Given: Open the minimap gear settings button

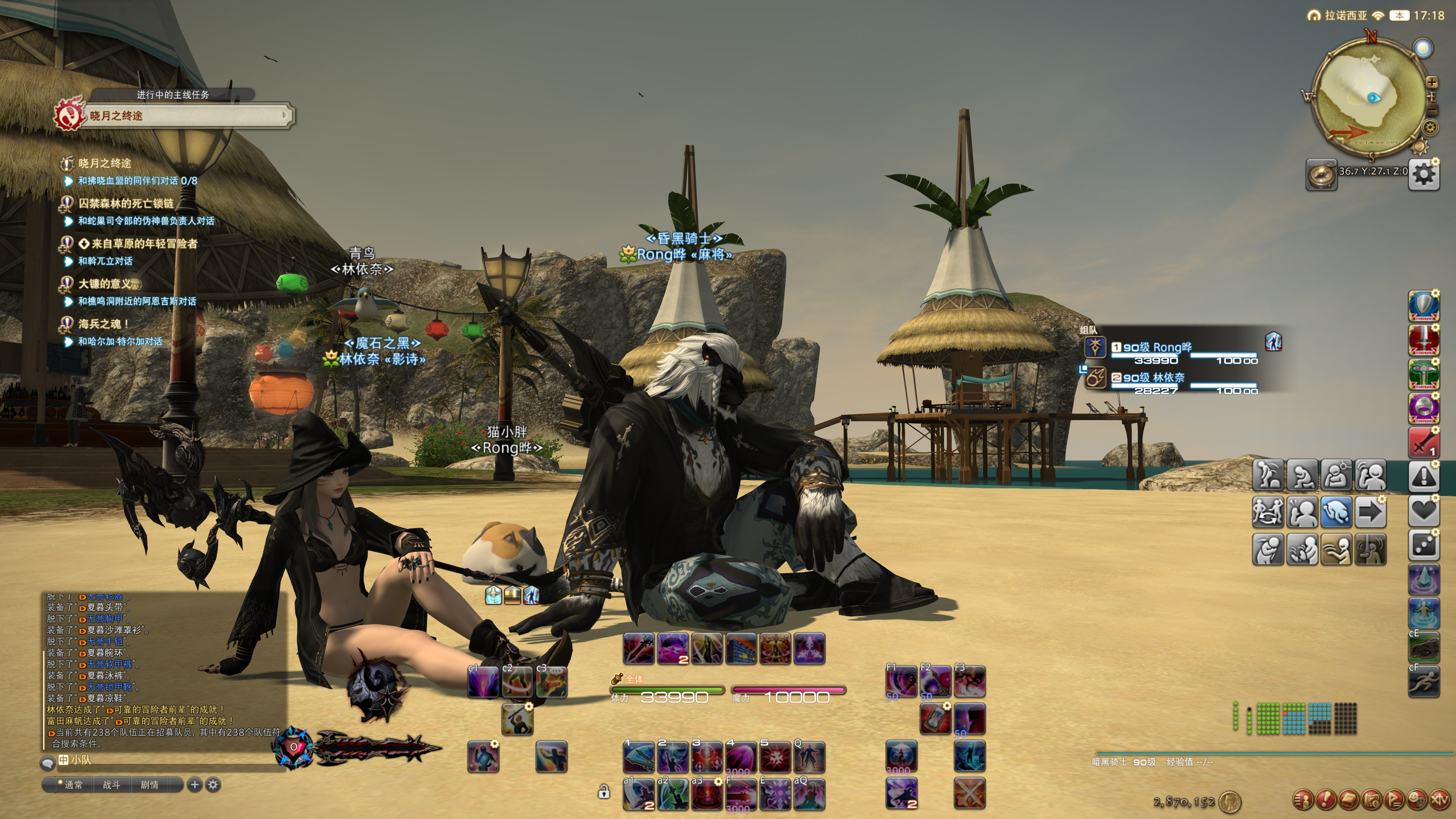Looking at the screenshot, I should click(1431, 127).
